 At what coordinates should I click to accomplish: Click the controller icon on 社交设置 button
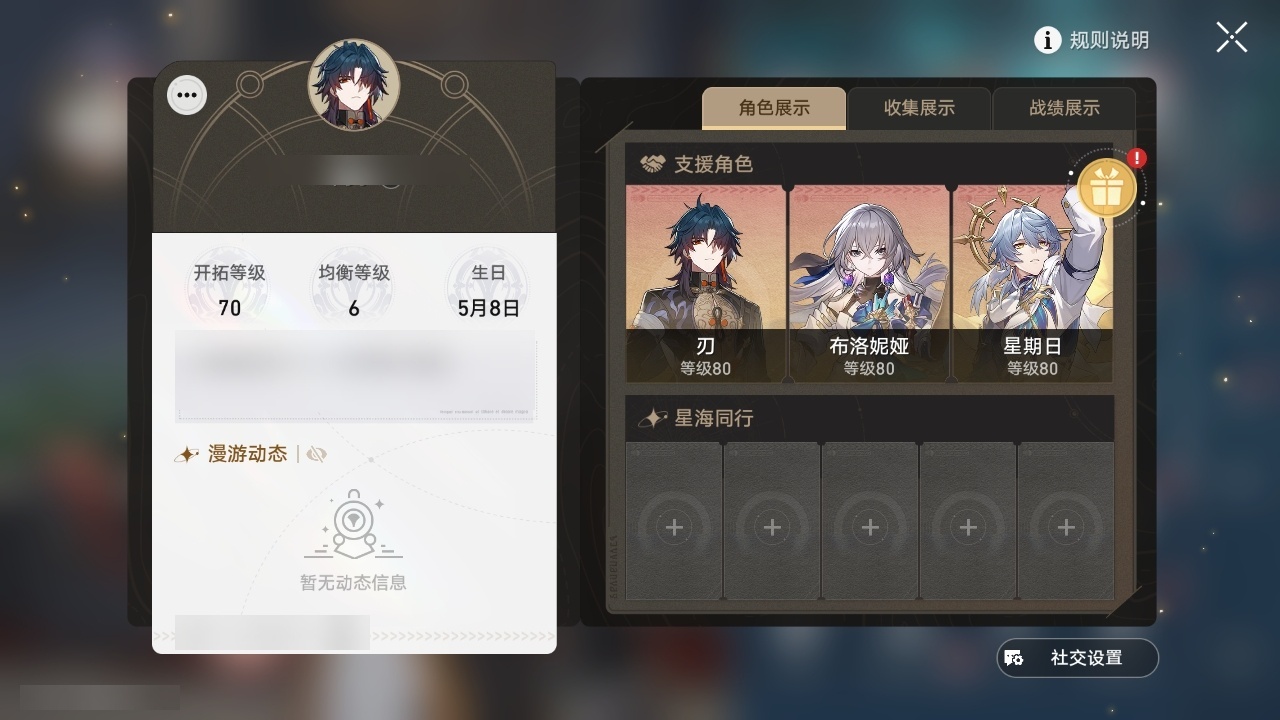(x=1015, y=657)
